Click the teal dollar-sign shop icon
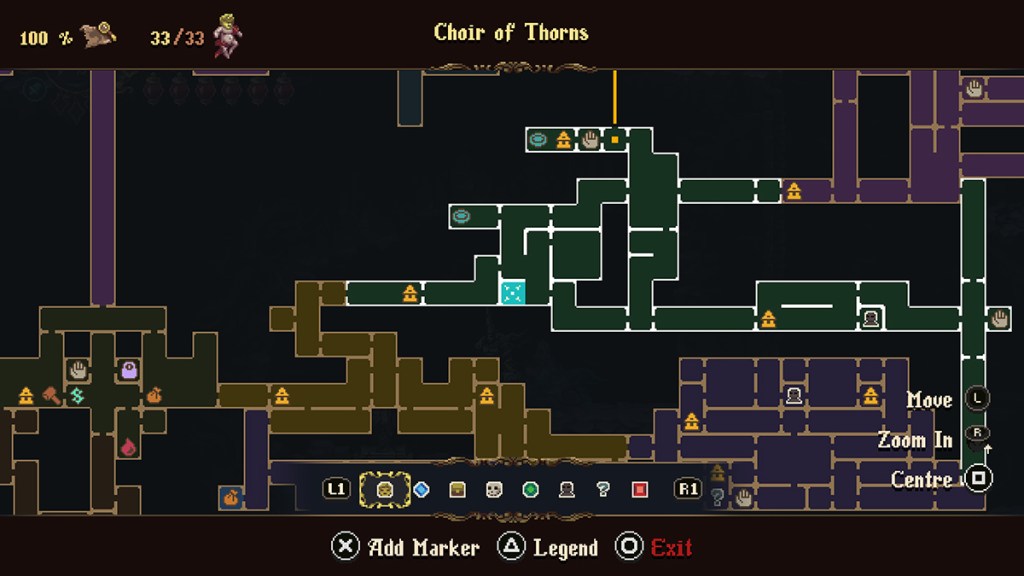 77,396
